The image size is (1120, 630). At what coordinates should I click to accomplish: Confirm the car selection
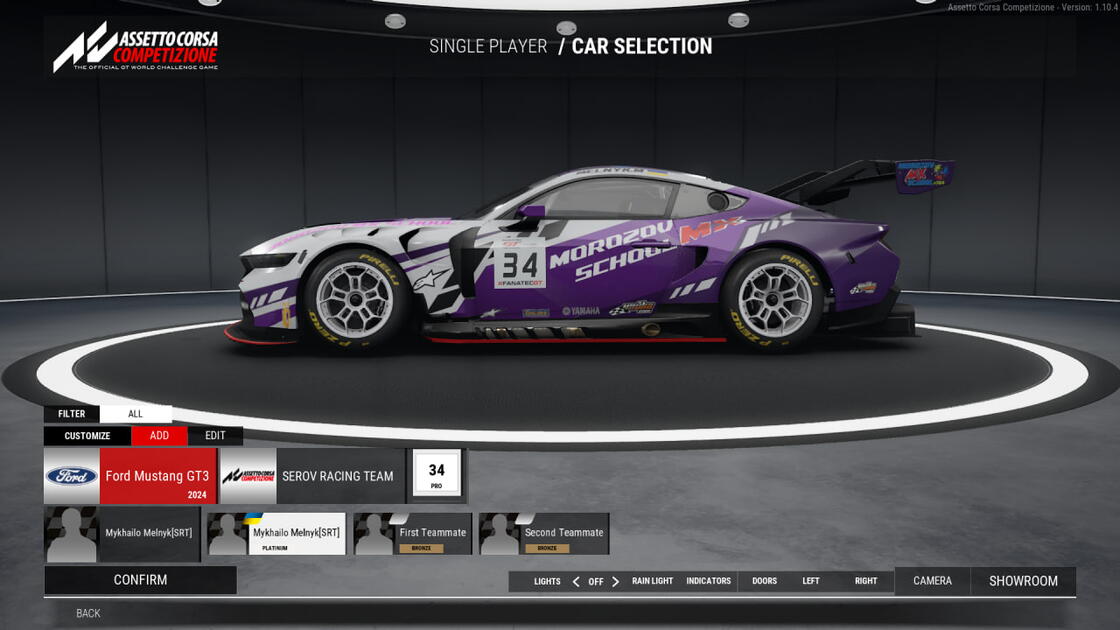tap(140, 580)
